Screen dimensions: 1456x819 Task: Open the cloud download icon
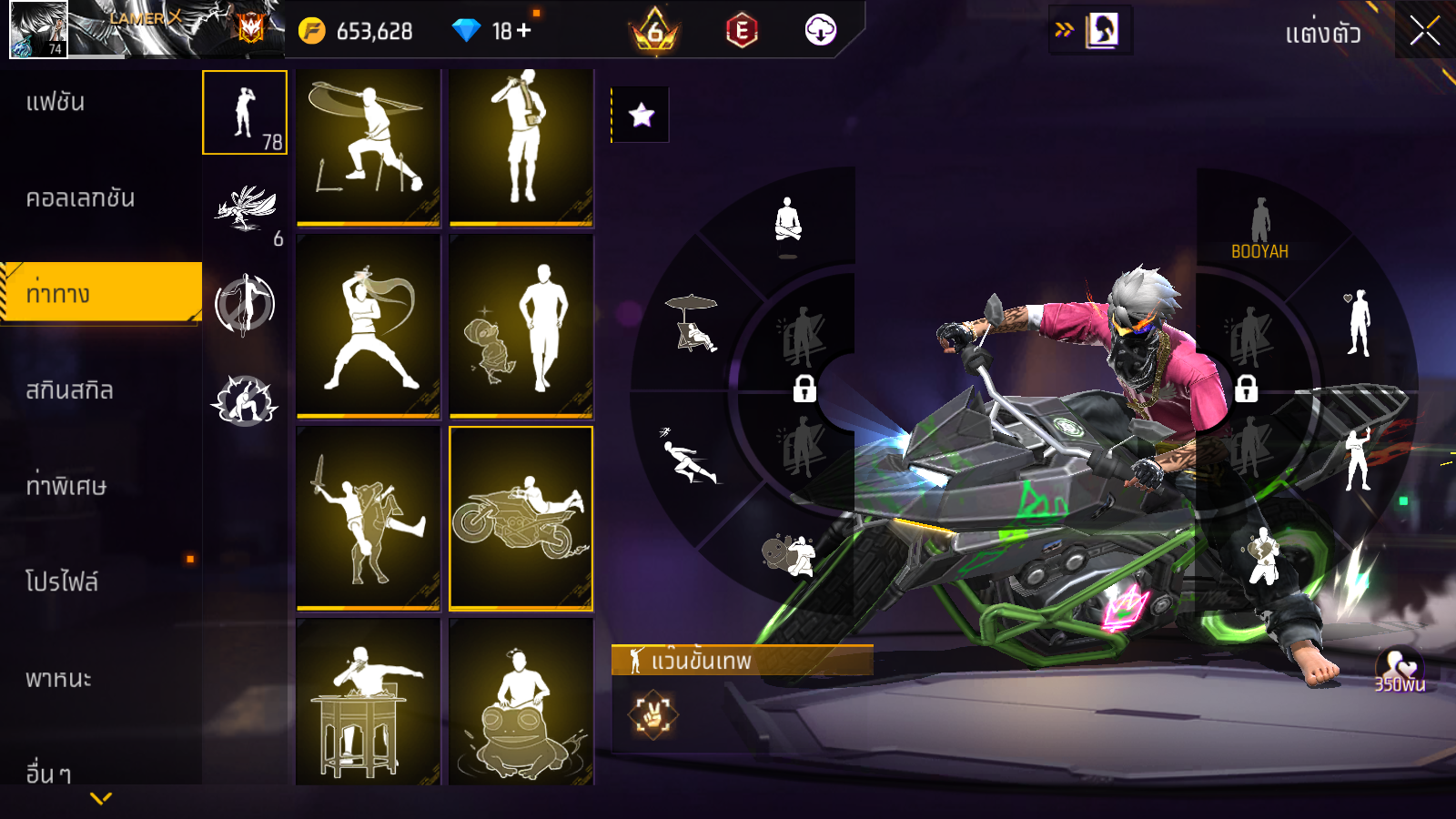820,31
